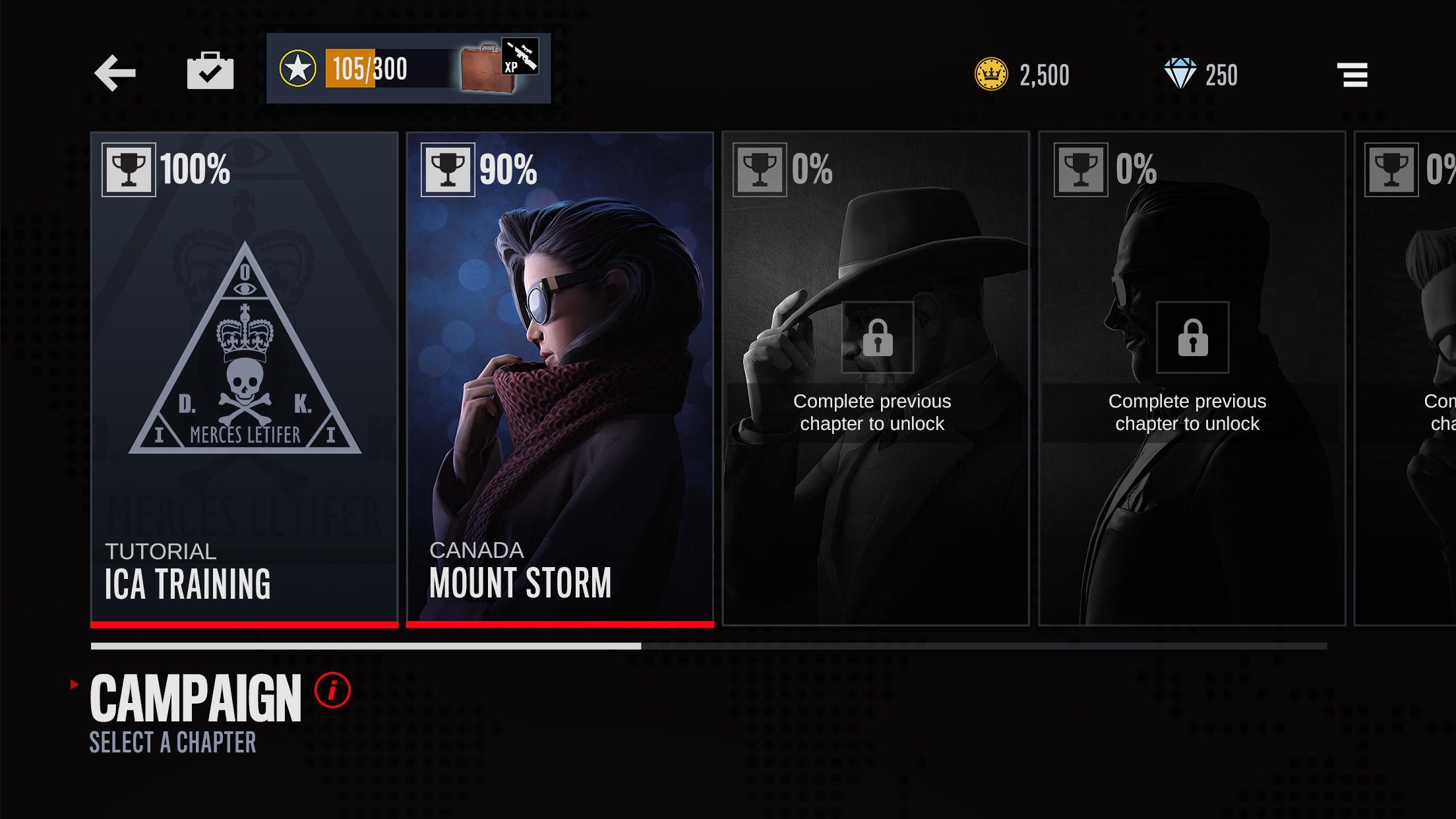
Task: Click the trophy icon on ICA Training
Action: pos(131,169)
